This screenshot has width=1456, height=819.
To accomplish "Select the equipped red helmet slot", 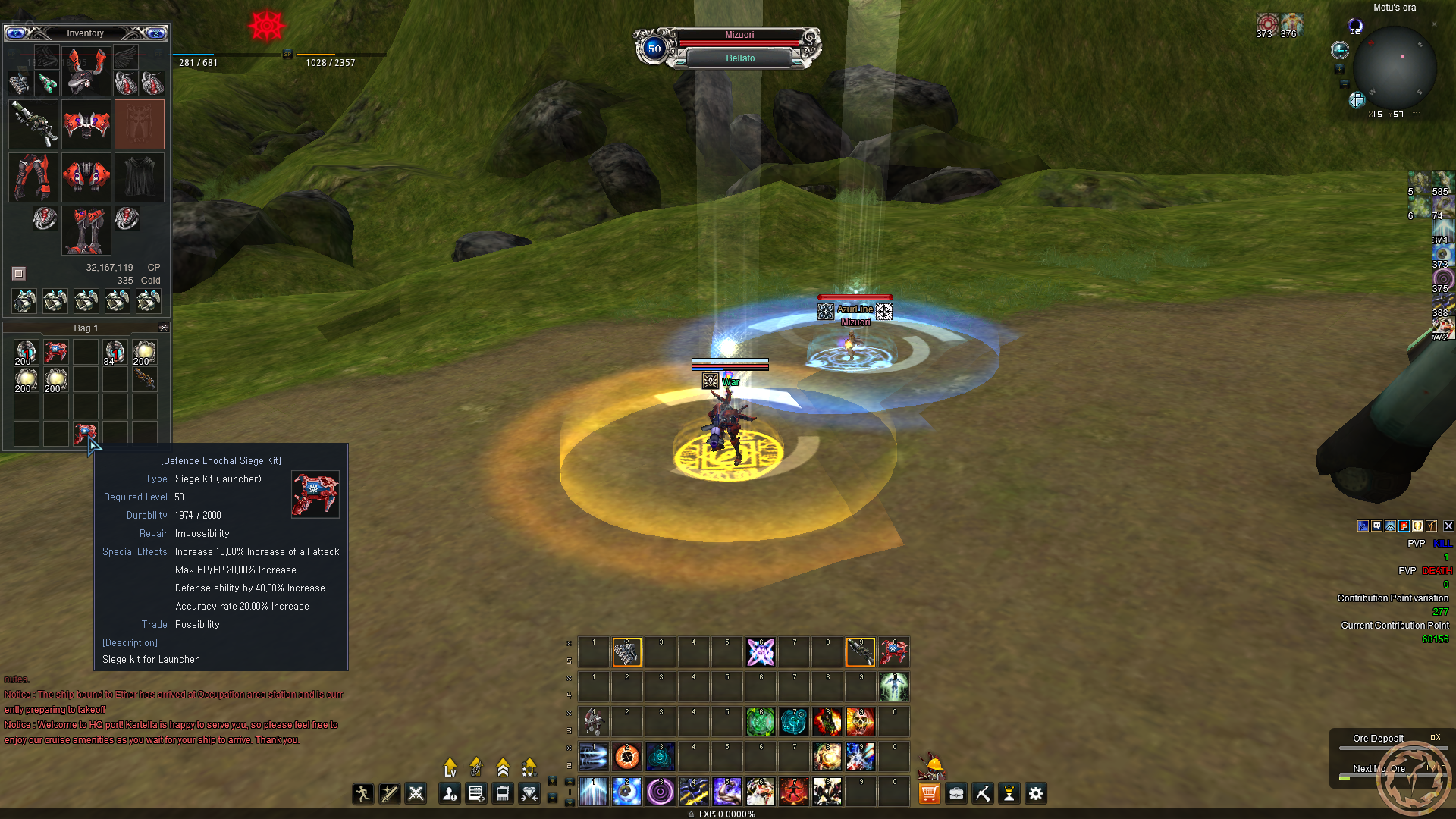I will point(86,69).
